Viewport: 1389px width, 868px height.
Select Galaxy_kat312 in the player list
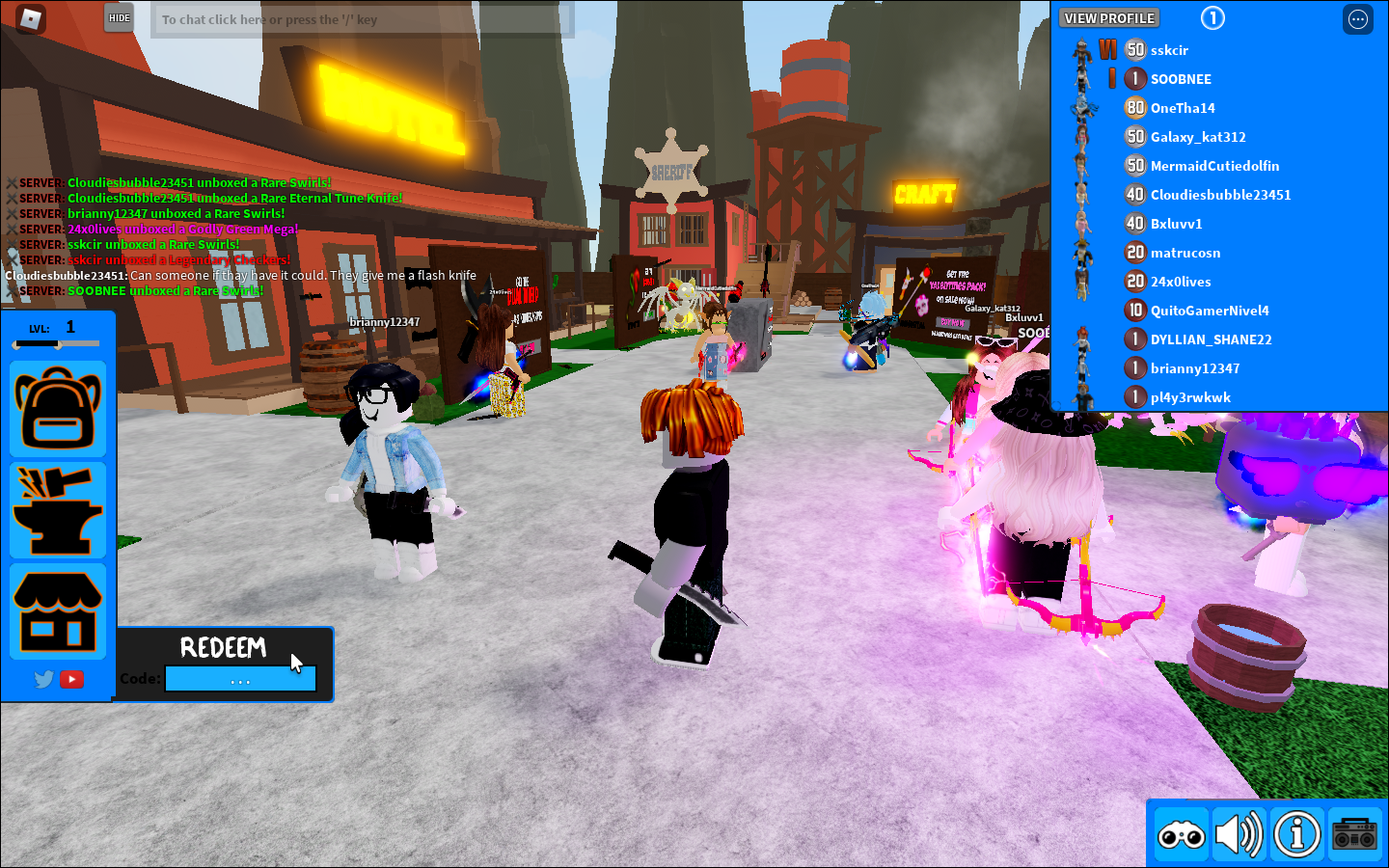click(x=1196, y=137)
